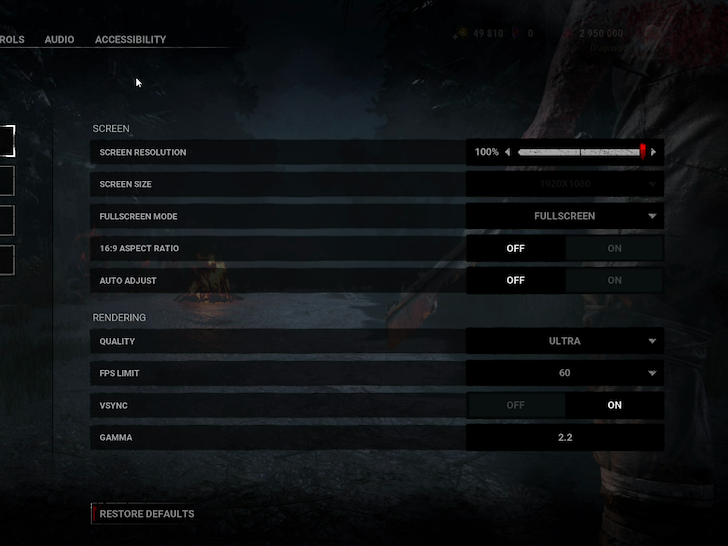
Task: Decrease screen resolution with left arrow
Action: (x=507, y=152)
